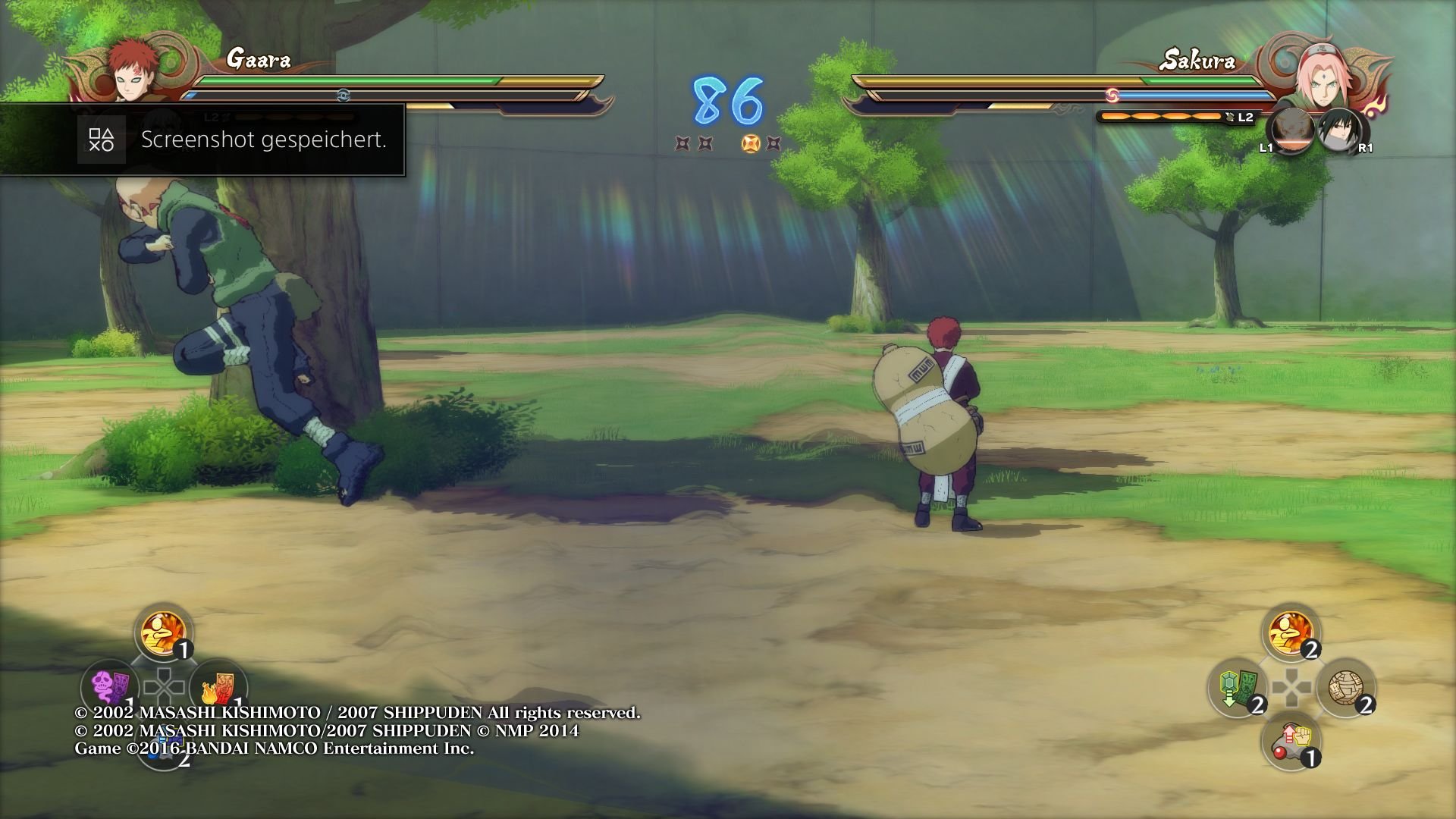Click the orange chakra orb under the timer
Image resolution: width=1456 pixels, height=819 pixels.
[x=749, y=141]
